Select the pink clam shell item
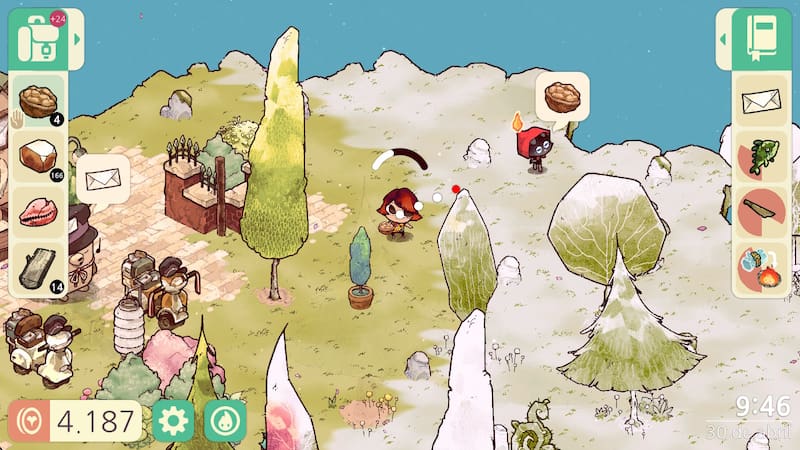This screenshot has height=450, width=800. click(40, 212)
